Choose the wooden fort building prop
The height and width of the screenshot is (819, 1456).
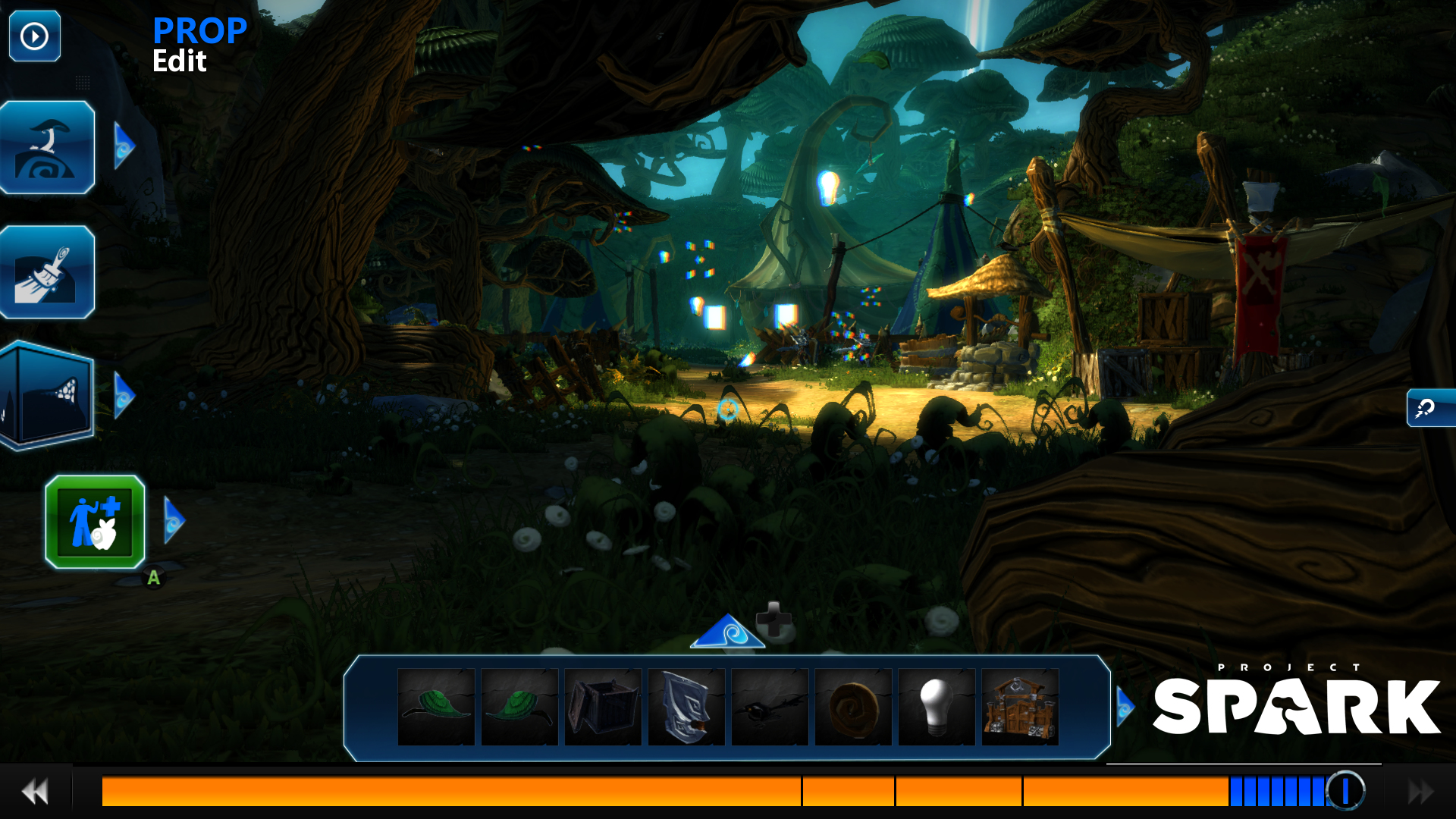coord(1020,707)
